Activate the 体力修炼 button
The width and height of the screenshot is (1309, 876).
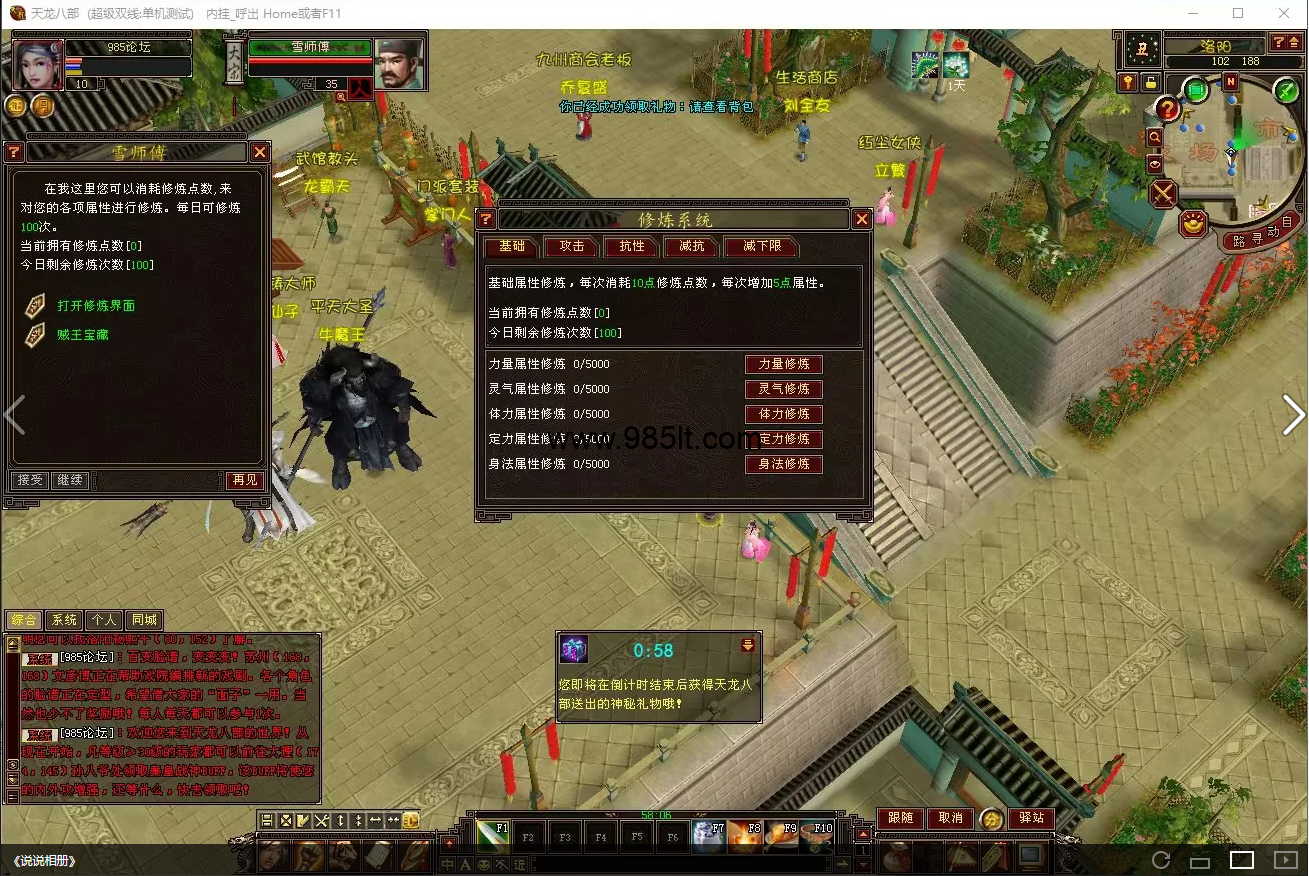tap(784, 414)
